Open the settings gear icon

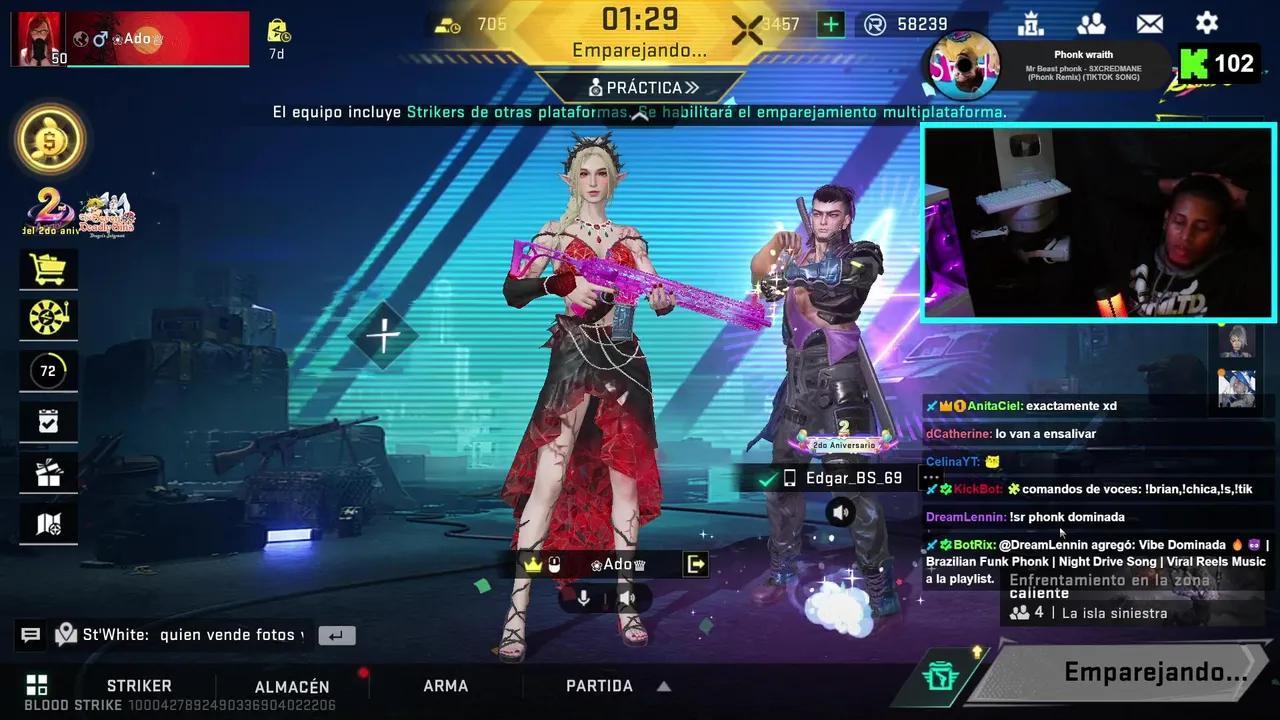click(x=1207, y=23)
